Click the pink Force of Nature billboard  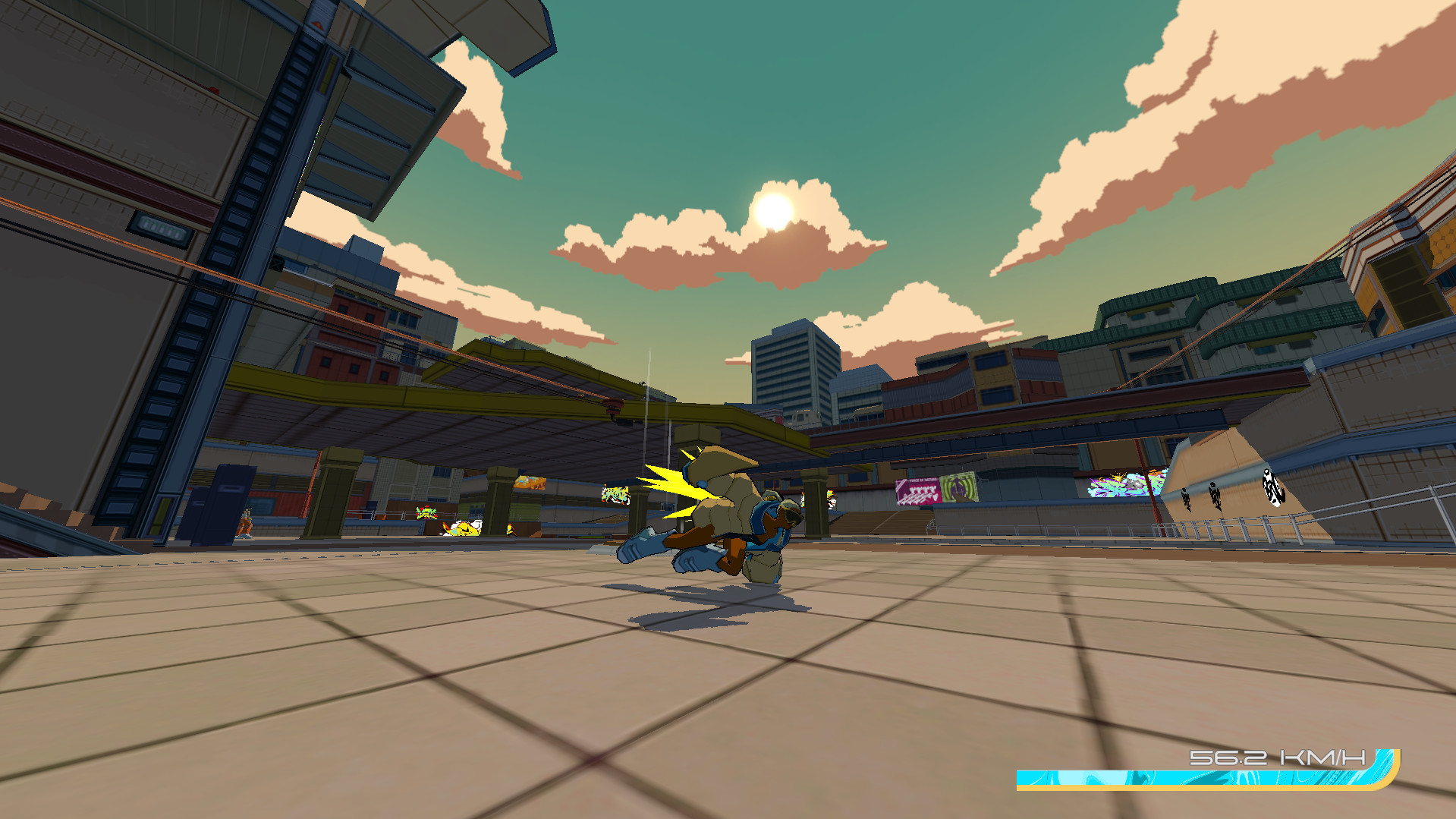tap(918, 490)
